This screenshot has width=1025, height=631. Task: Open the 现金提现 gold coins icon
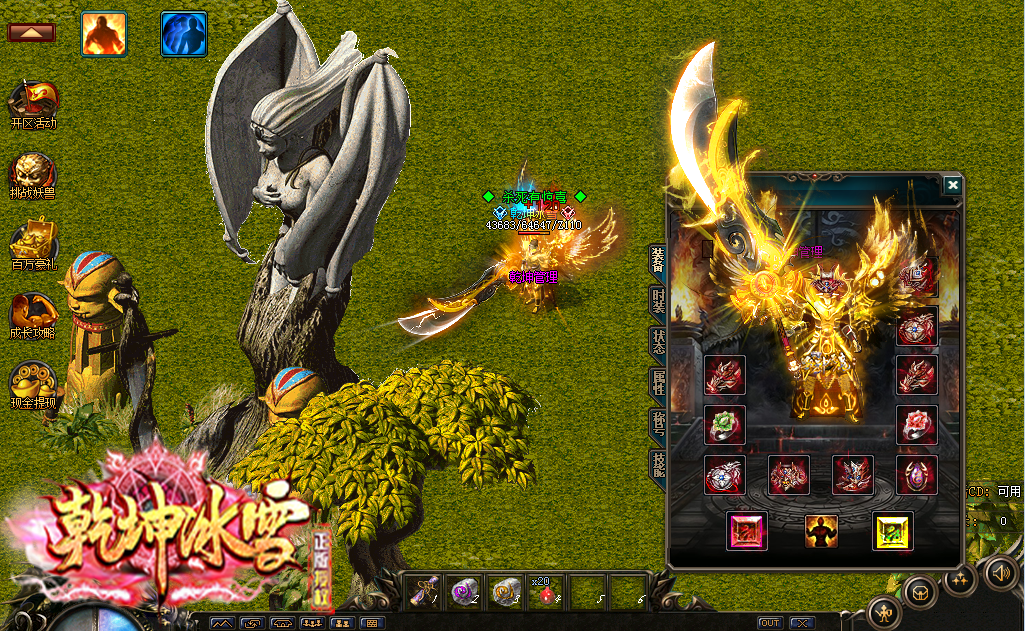pyautogui.click(x=33, y=386)
